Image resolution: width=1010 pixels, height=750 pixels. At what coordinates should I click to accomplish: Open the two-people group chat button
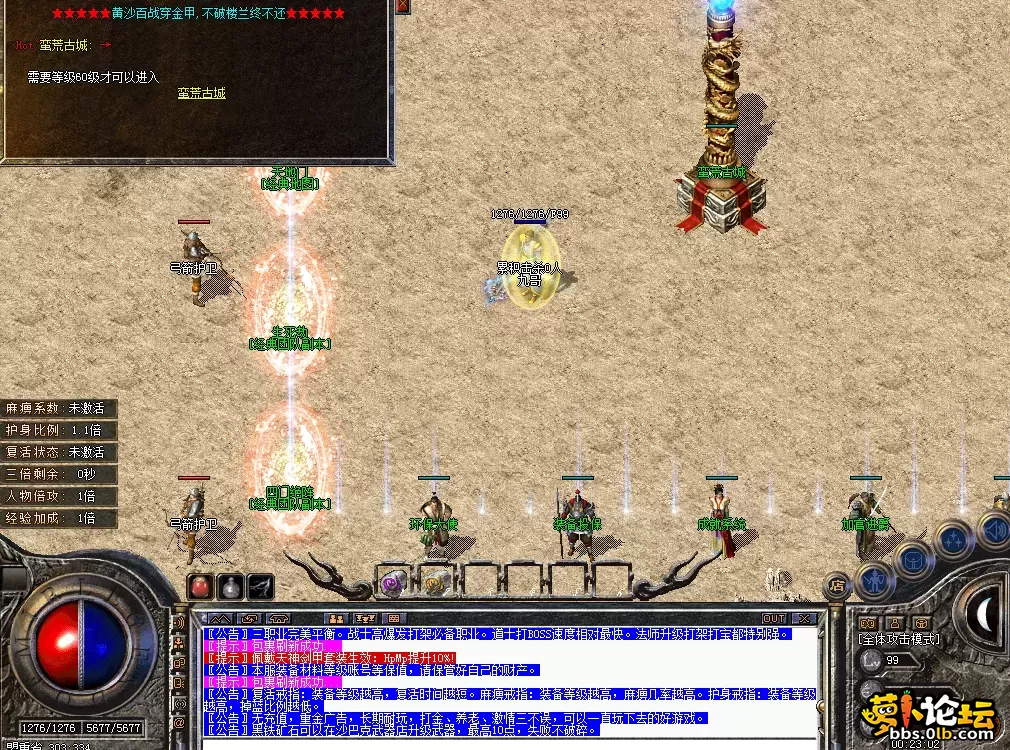pyautogui.click(x=337, y=619)
